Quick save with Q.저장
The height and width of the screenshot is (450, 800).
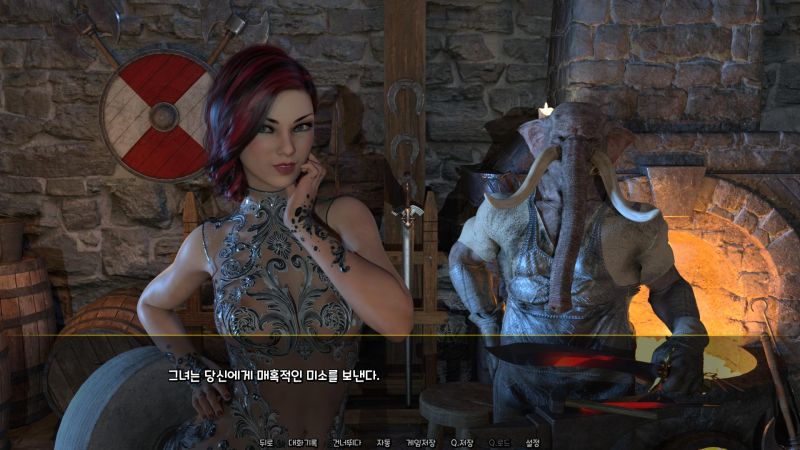461,442
